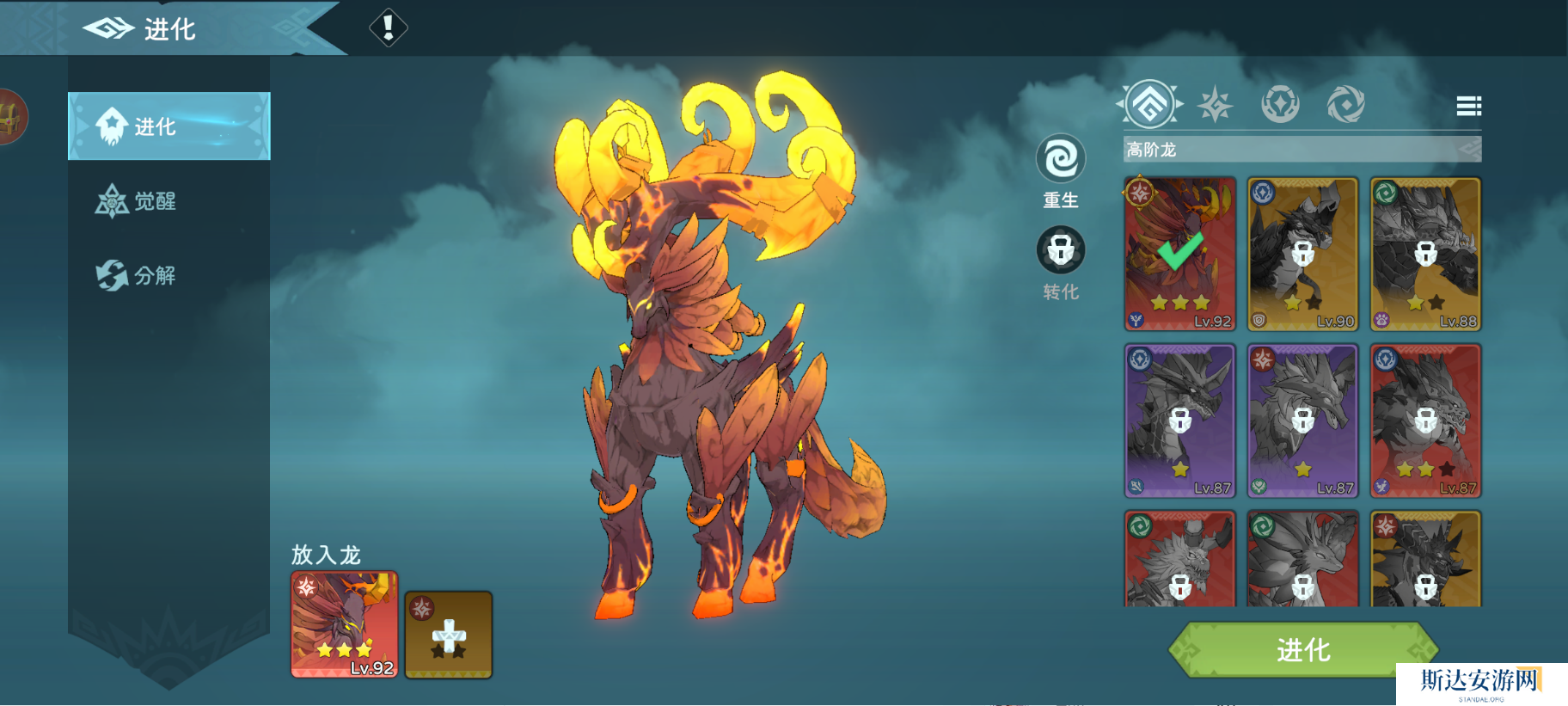Open the dragon list sort menu
Image resolution: width=1568 pixels, height=706 pixels.
(x=1468, y=106)
